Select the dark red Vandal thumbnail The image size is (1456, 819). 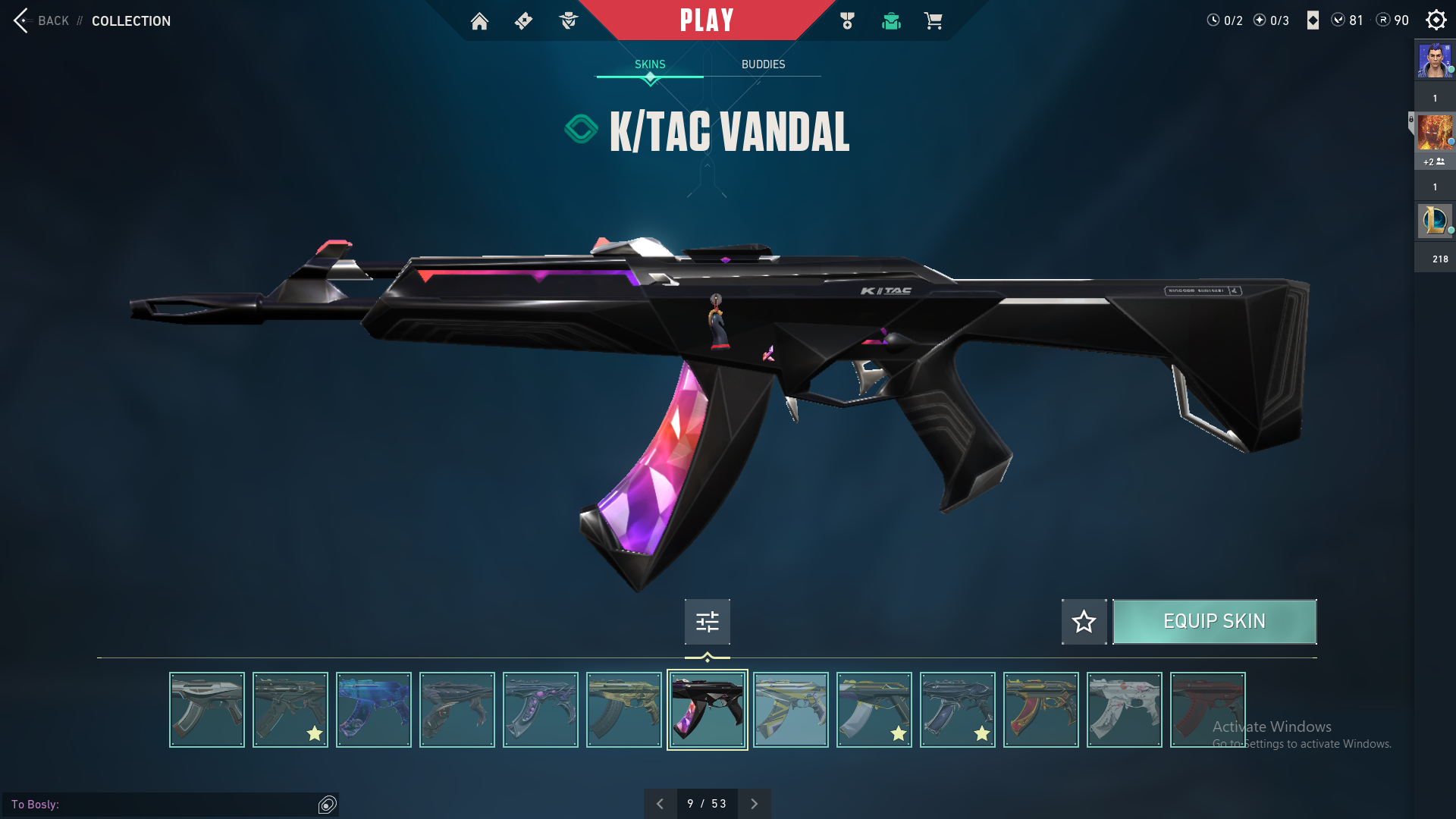coord(1207,710)
